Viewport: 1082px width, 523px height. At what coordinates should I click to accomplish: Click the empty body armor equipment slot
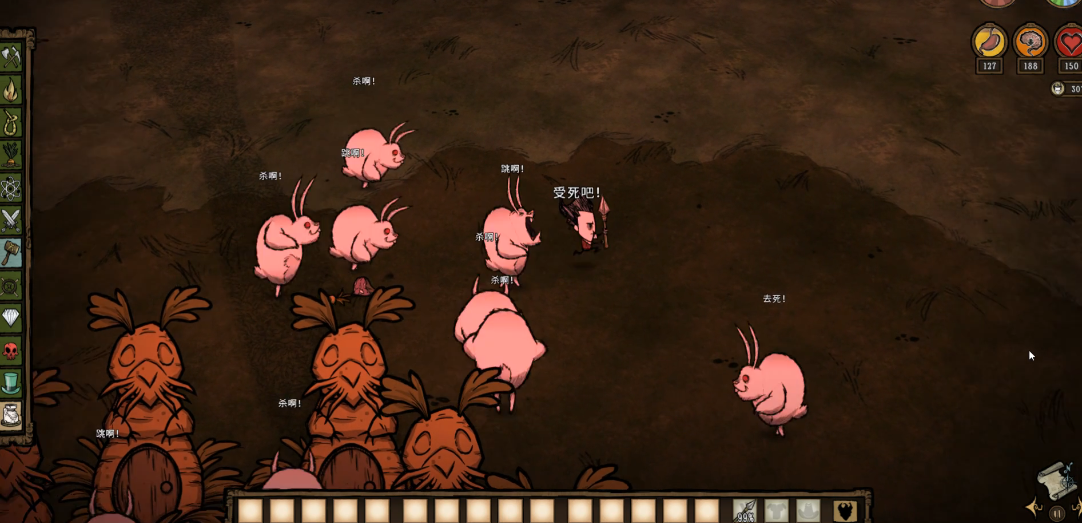777,511
